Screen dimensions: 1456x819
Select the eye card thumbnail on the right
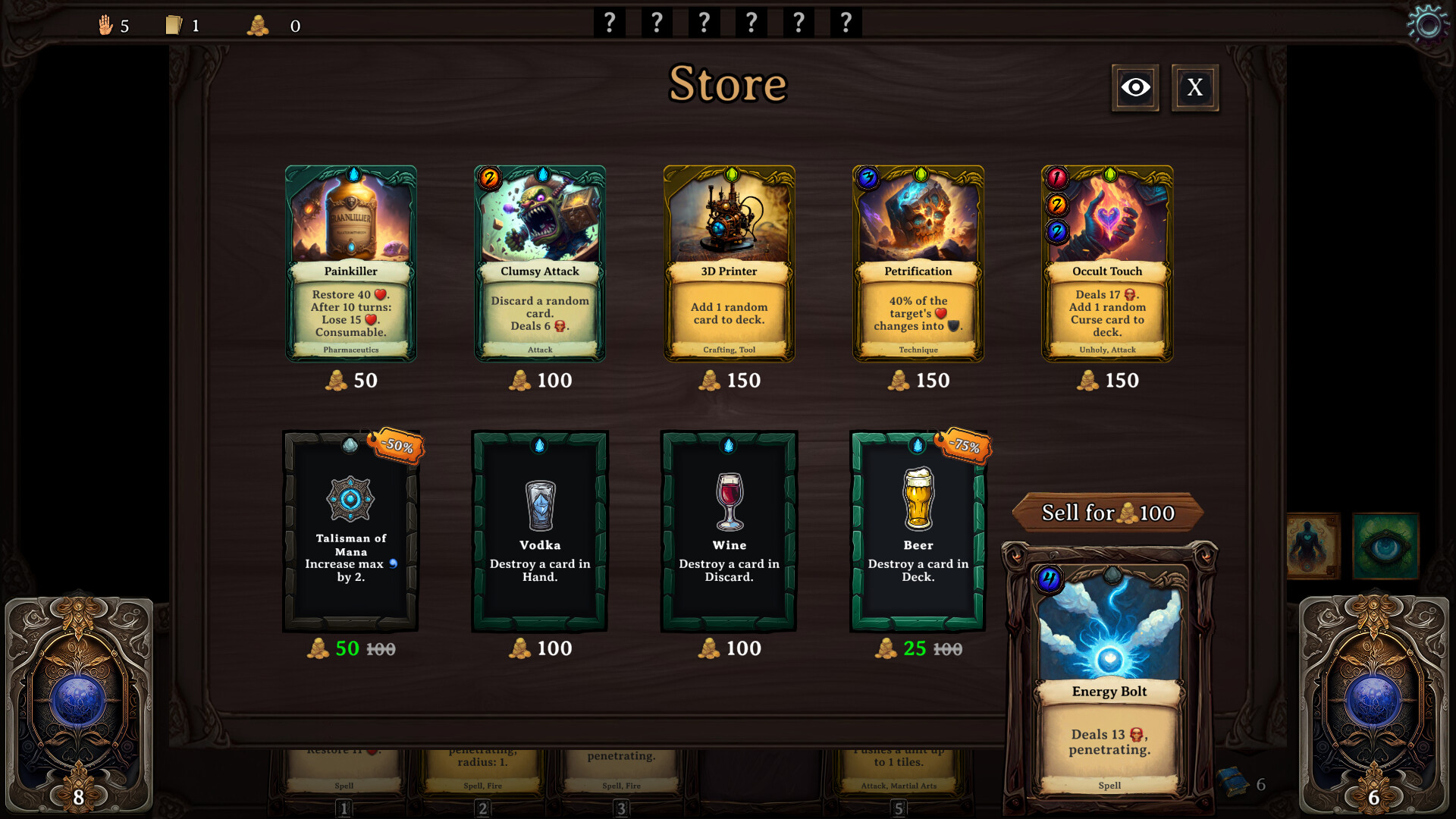(x=1385, y=547)
